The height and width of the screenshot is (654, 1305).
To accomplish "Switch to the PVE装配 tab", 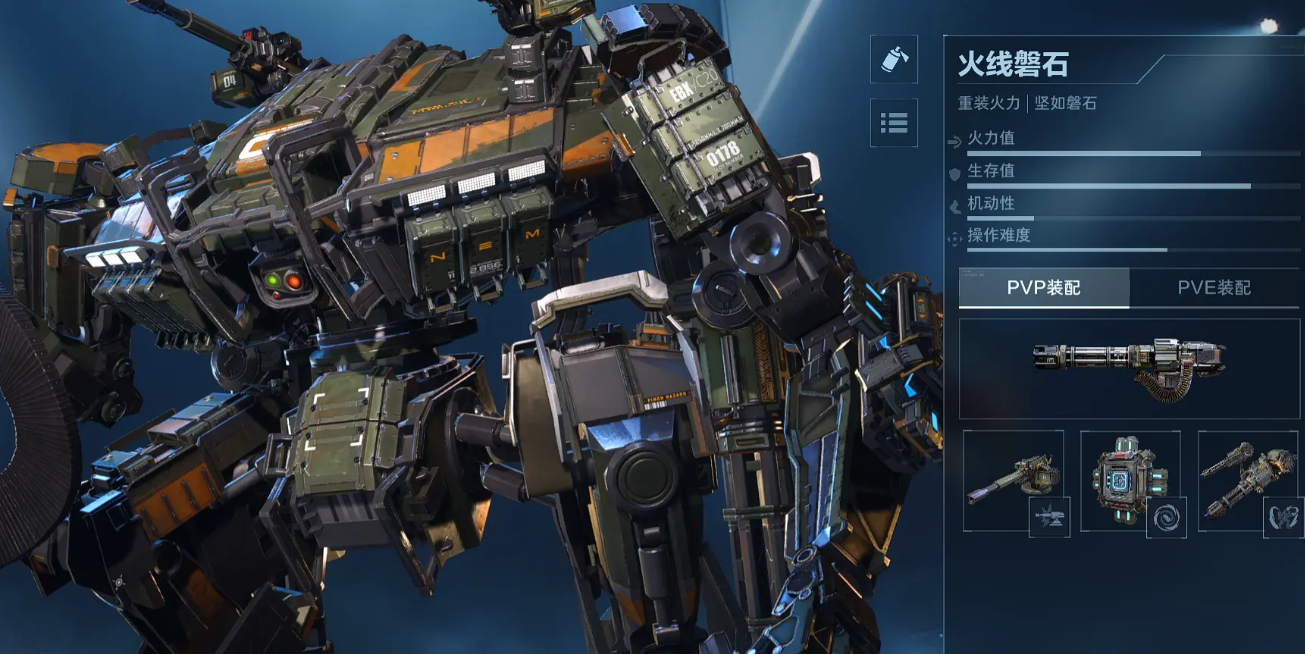I will point(1214,288).
